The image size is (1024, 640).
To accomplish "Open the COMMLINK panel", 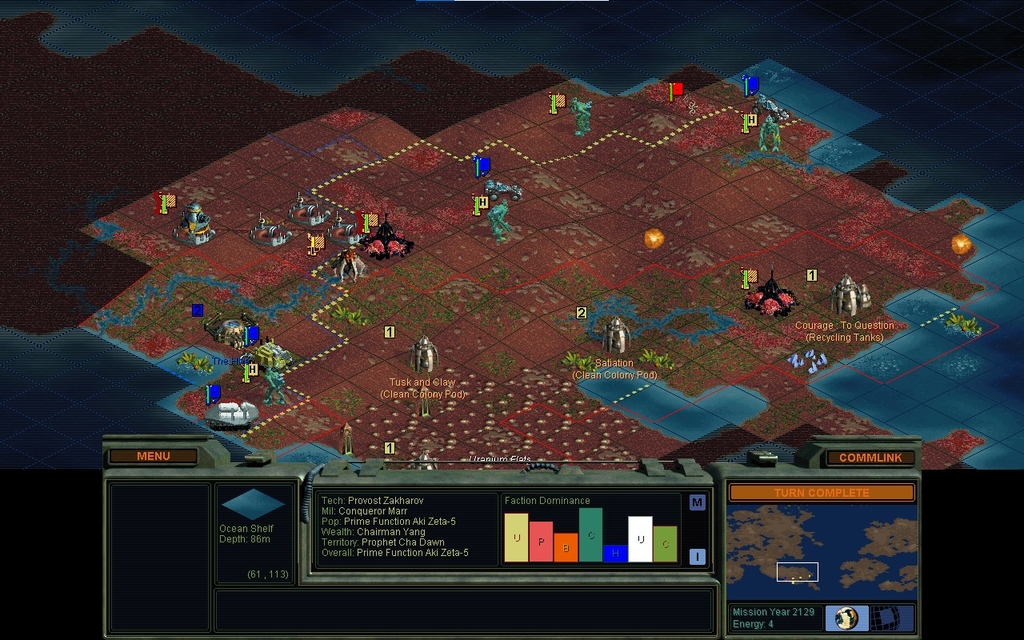I will click(x=869, y=458).
